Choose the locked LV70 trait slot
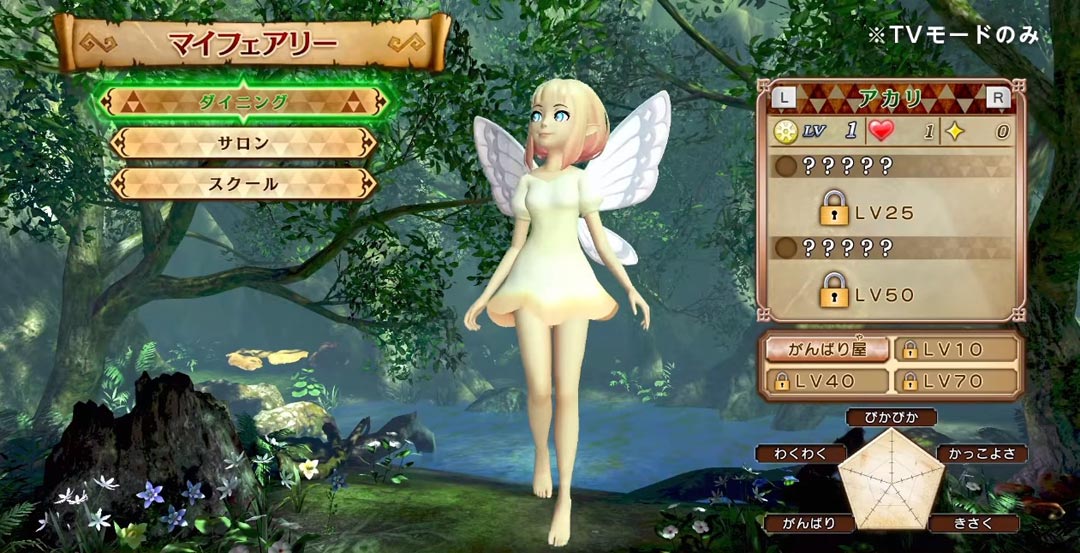Viewport: 1080px width, 553px height. pyautogui.click(x=954, y=381)
